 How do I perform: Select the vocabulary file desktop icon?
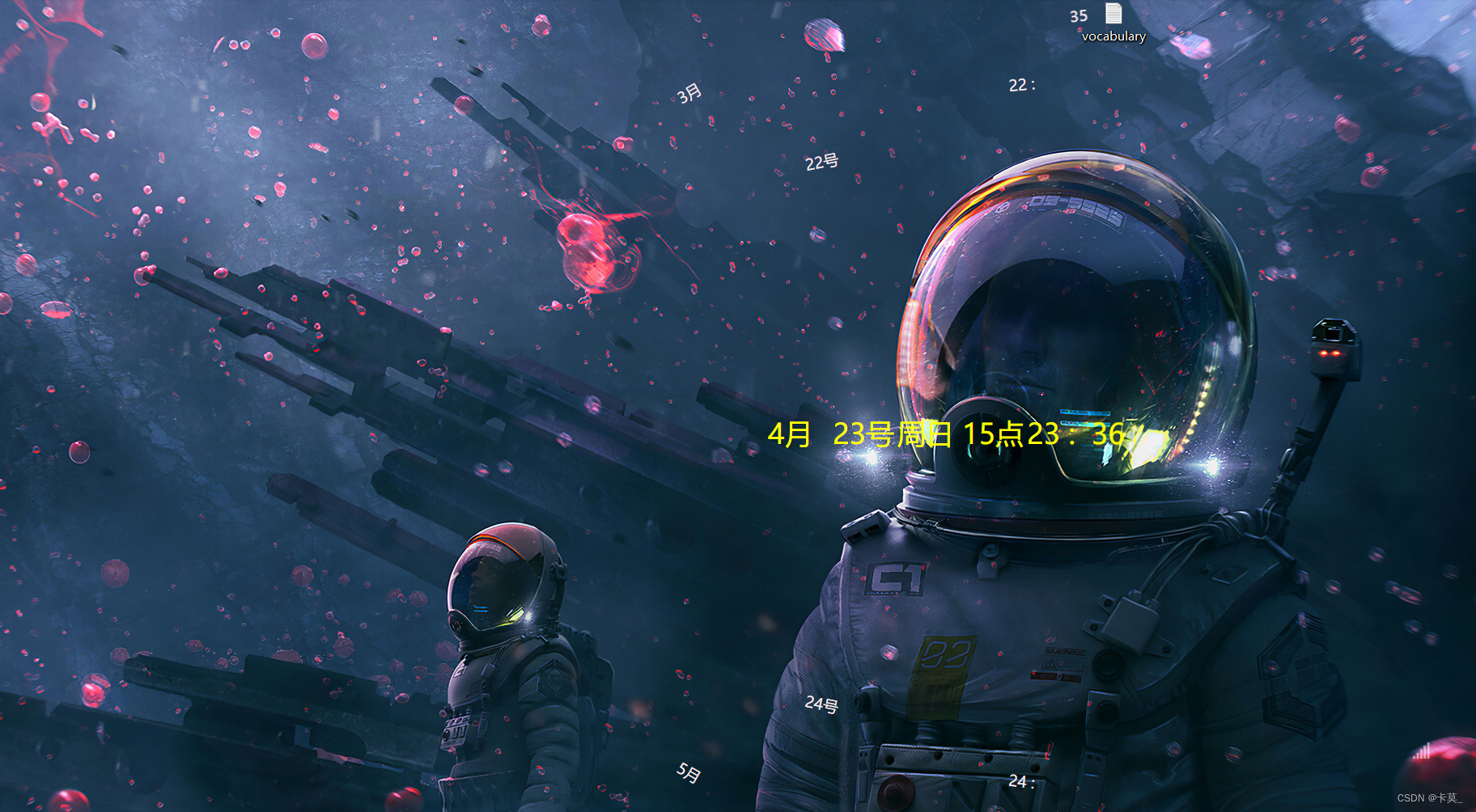(1113, 16)
